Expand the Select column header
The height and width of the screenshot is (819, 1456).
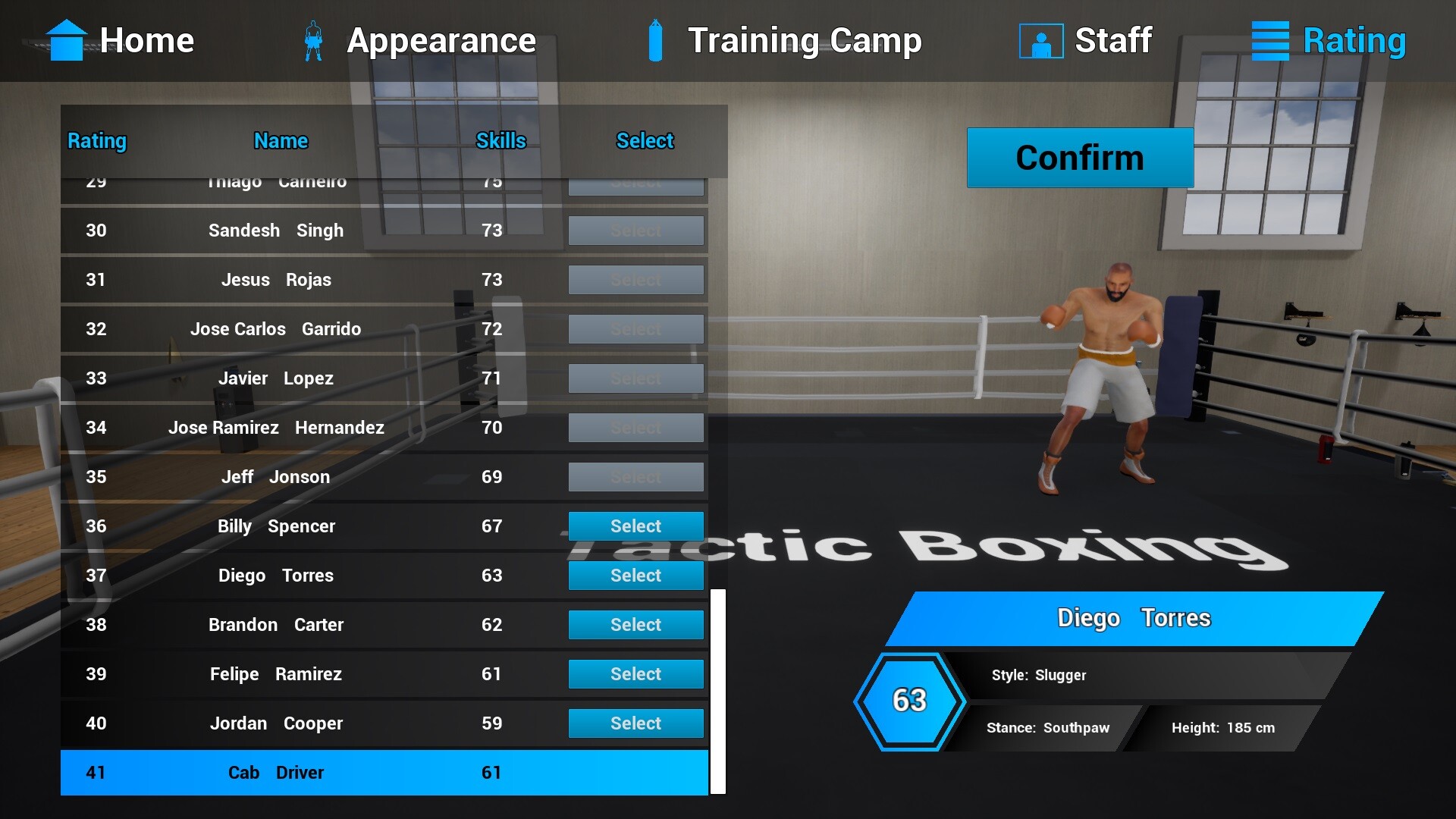tap(644, 141)
